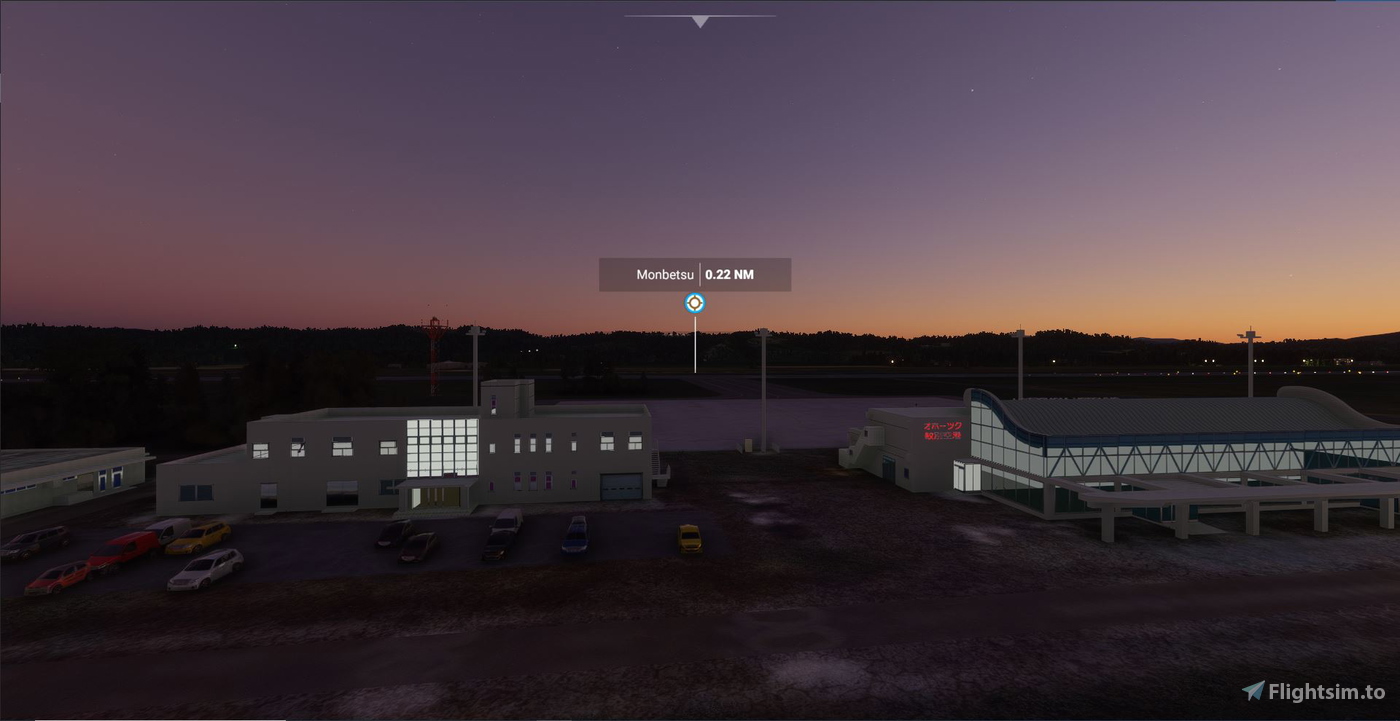The image size is (1400, 721).
Task: Reveal the hidden top toolbar via the arrow
Action: click(x=698, y=20)
